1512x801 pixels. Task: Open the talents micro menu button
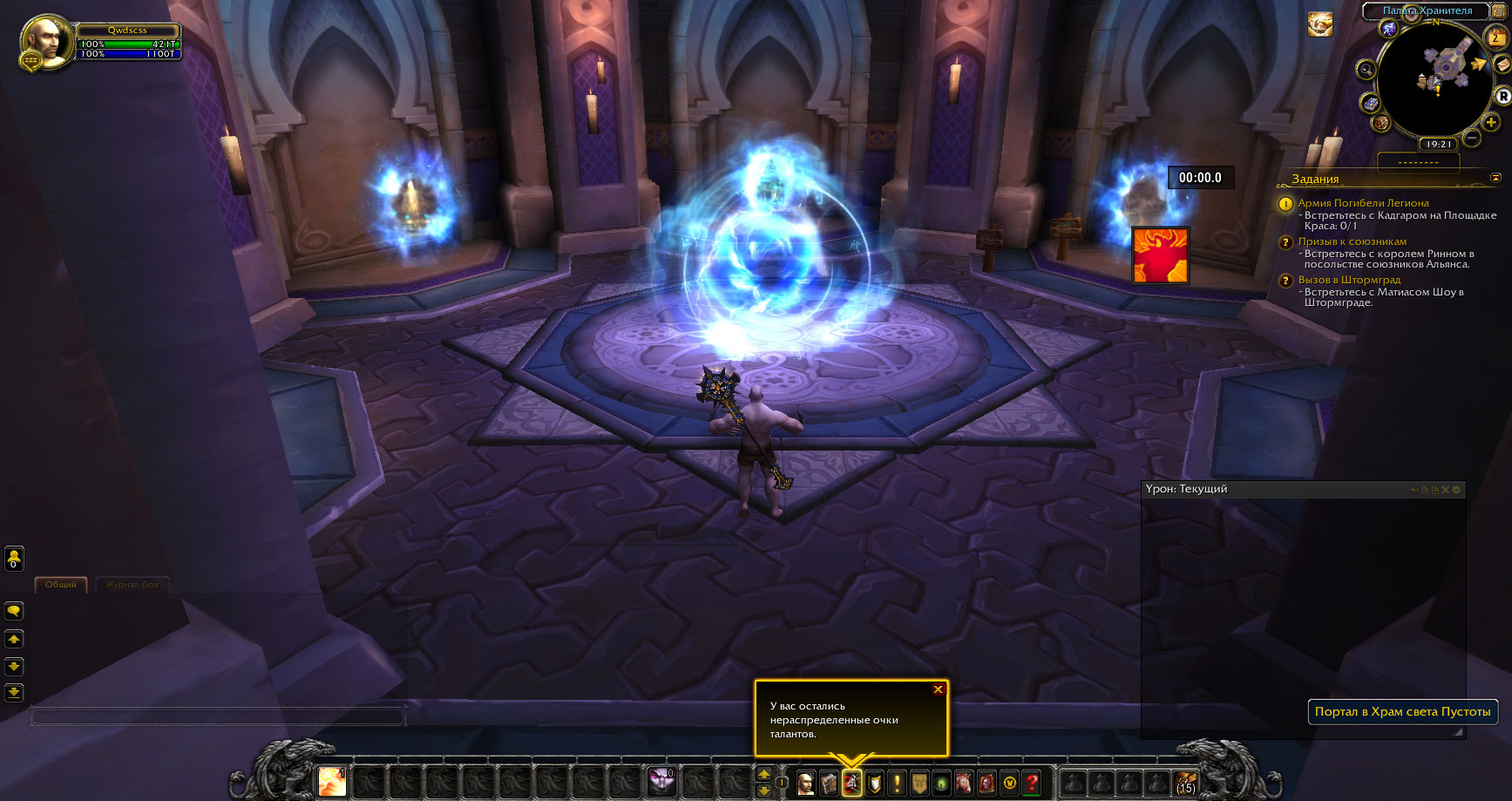pyautogui.click(x=851, y=783)
